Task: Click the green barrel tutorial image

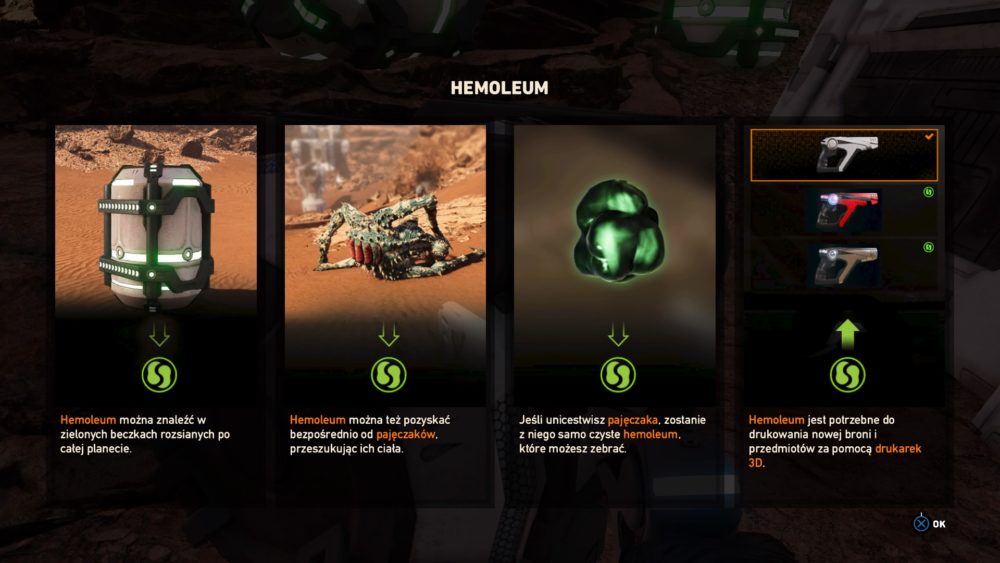Action: tap(156, 220)
